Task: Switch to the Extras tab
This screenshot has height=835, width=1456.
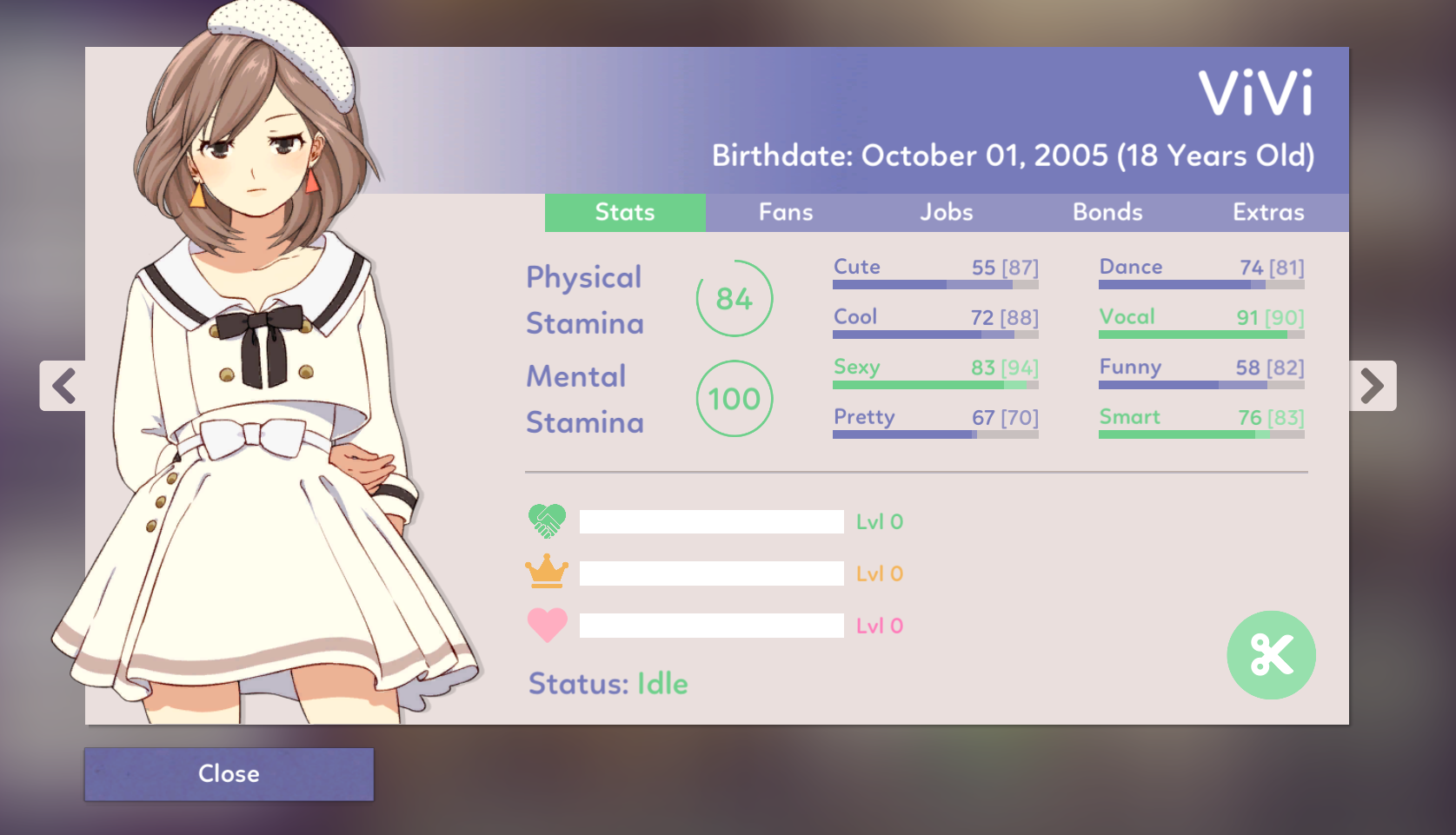Action: [1268, 213]
